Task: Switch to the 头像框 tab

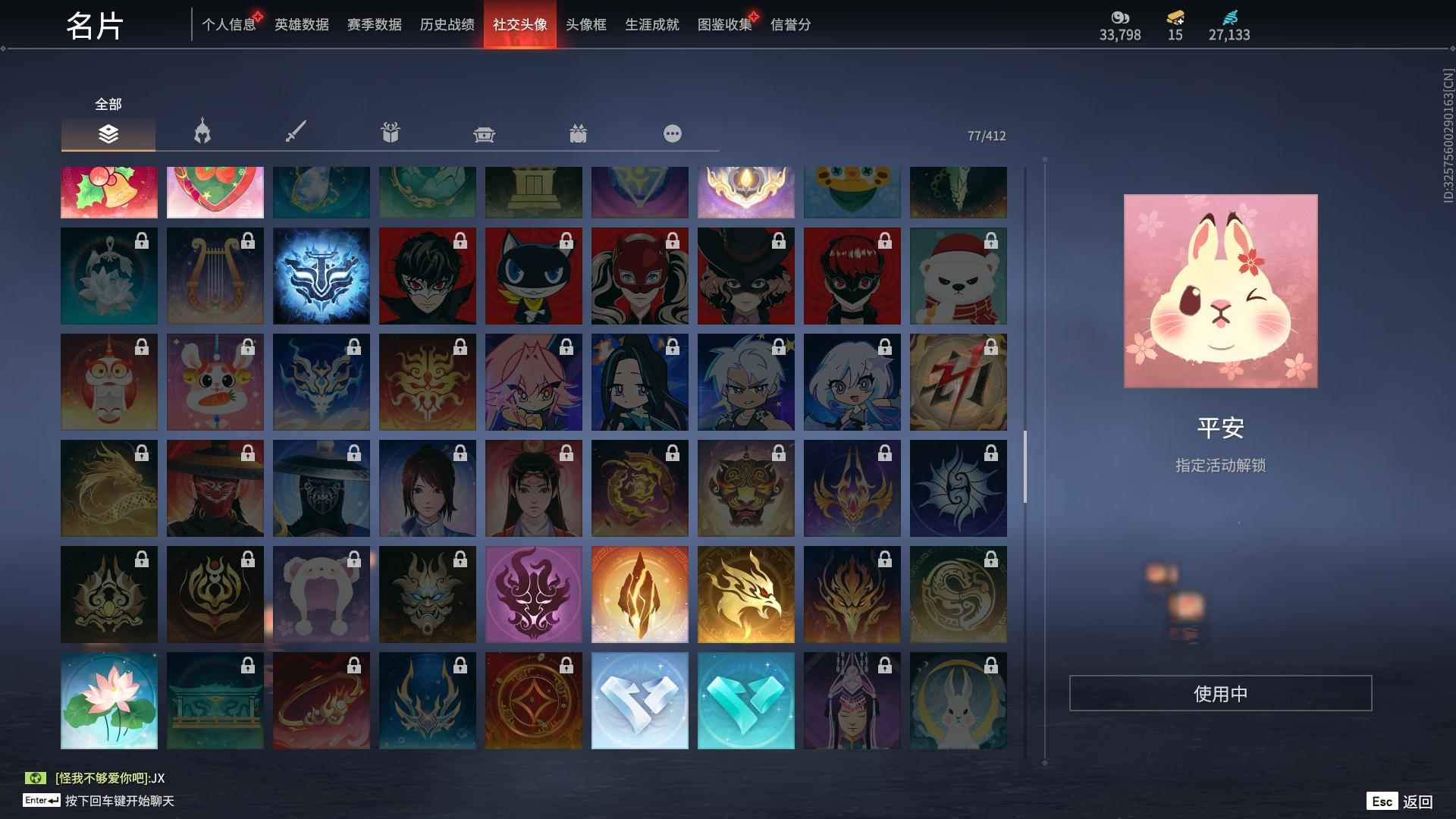Action: click(585, 24)
